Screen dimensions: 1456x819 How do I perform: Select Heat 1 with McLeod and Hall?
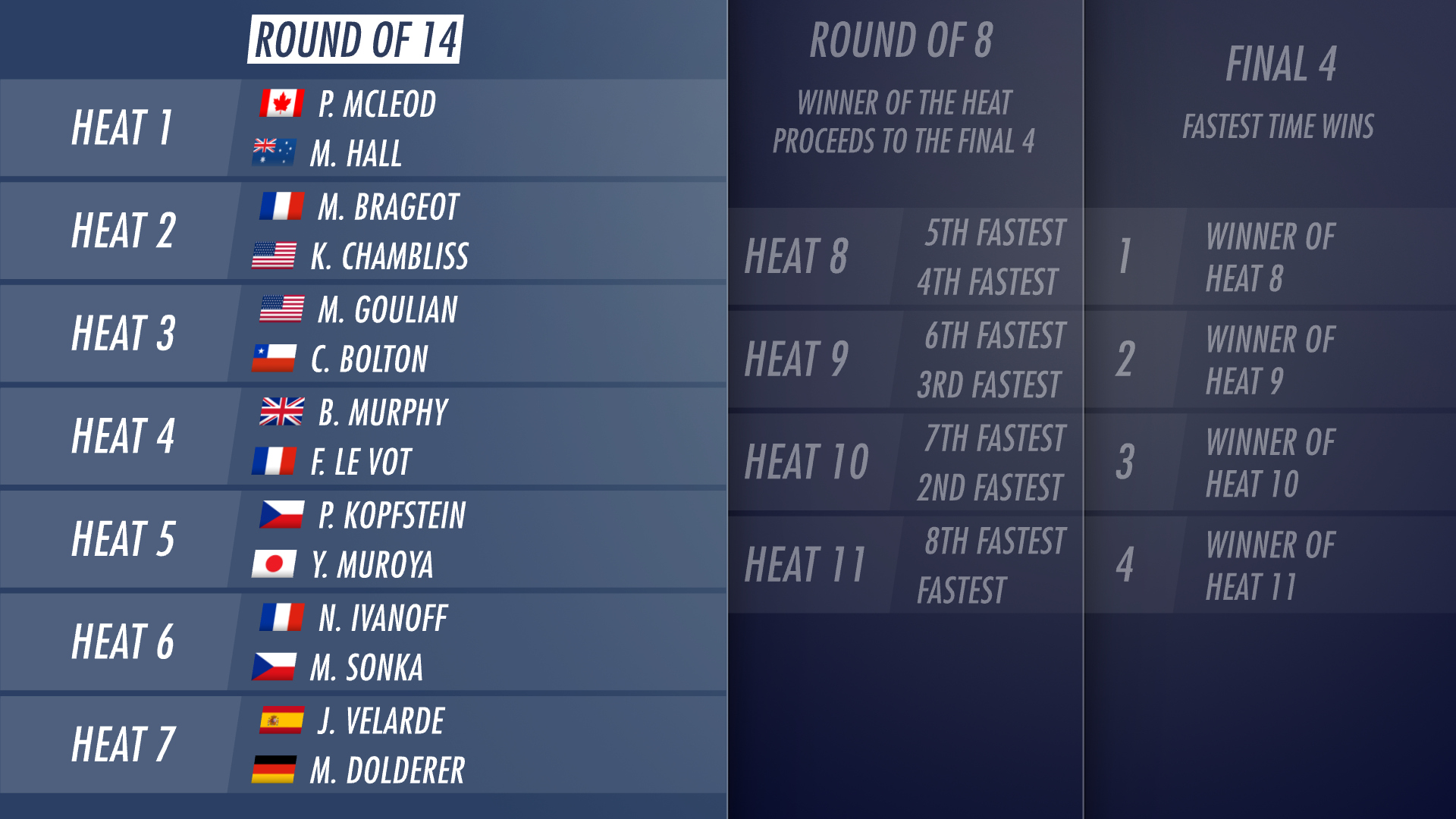362,128
